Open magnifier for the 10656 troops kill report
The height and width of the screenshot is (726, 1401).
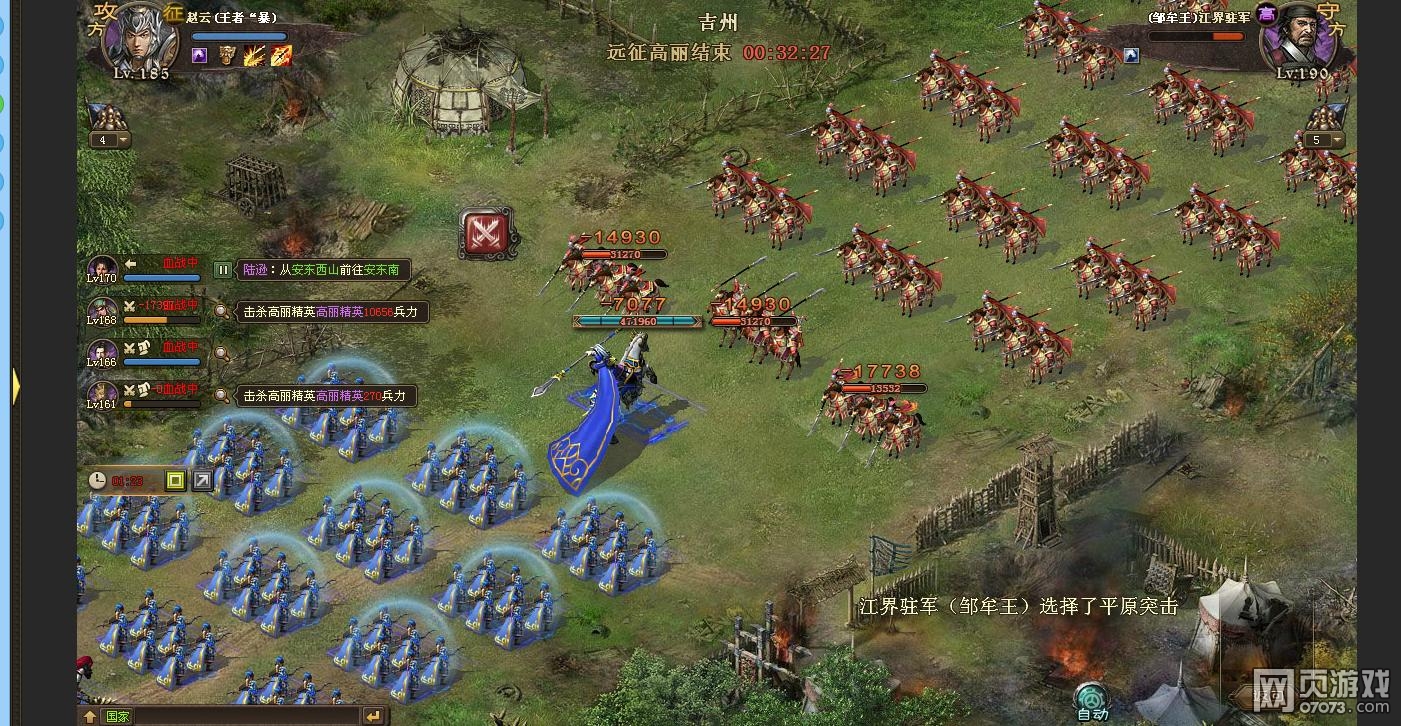tap(221, 312)
